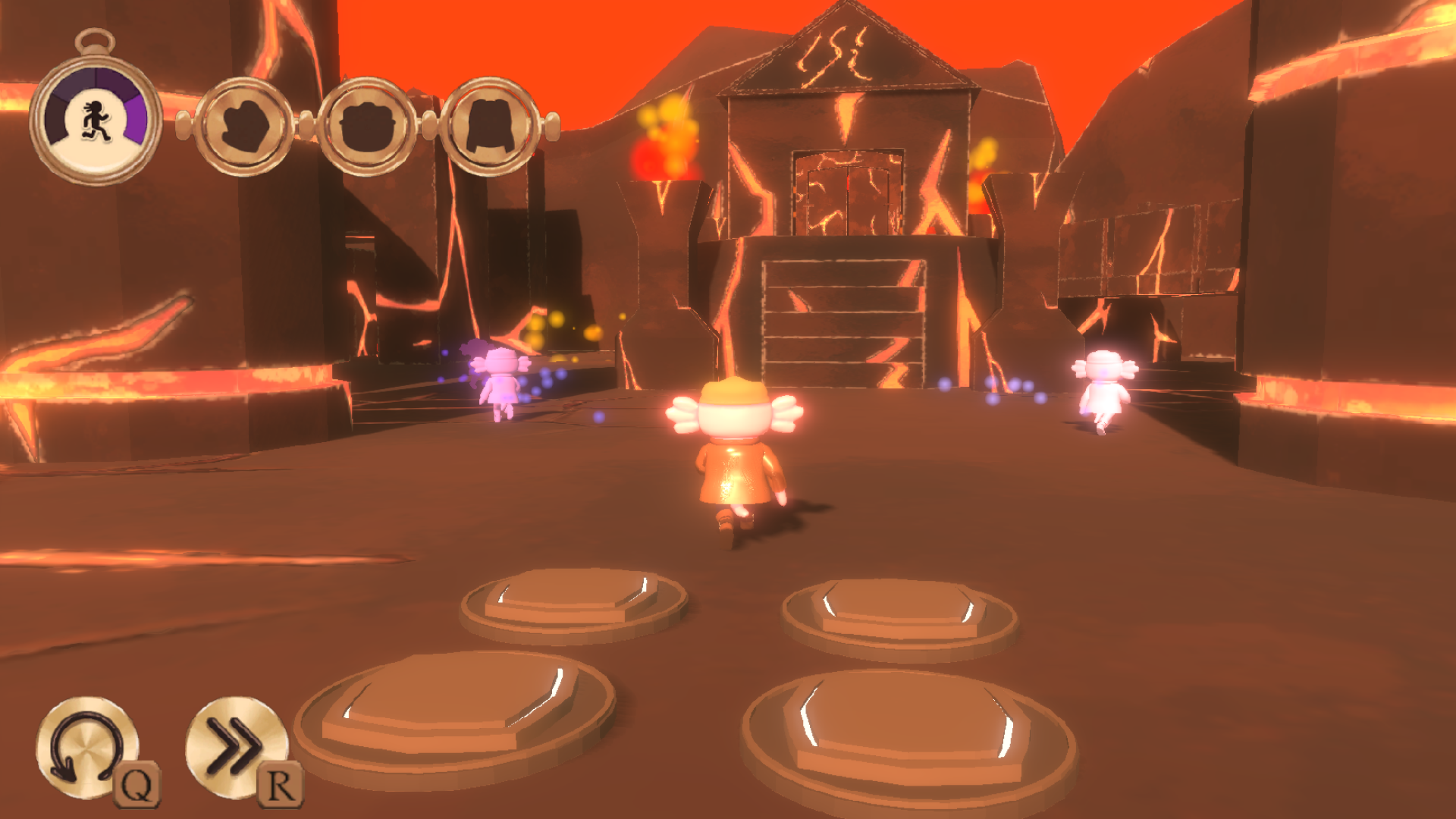The height and width of the screenshot is (819, 1456).
Task: Activate the rewind loop button
Action: click(86, 747)
